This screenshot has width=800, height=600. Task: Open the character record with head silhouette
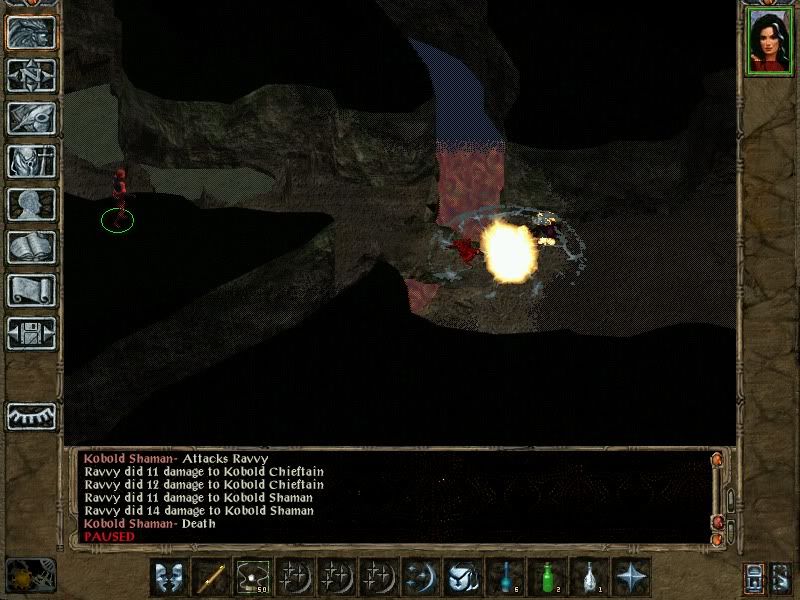pyautogui.click(x=31, y=204)
